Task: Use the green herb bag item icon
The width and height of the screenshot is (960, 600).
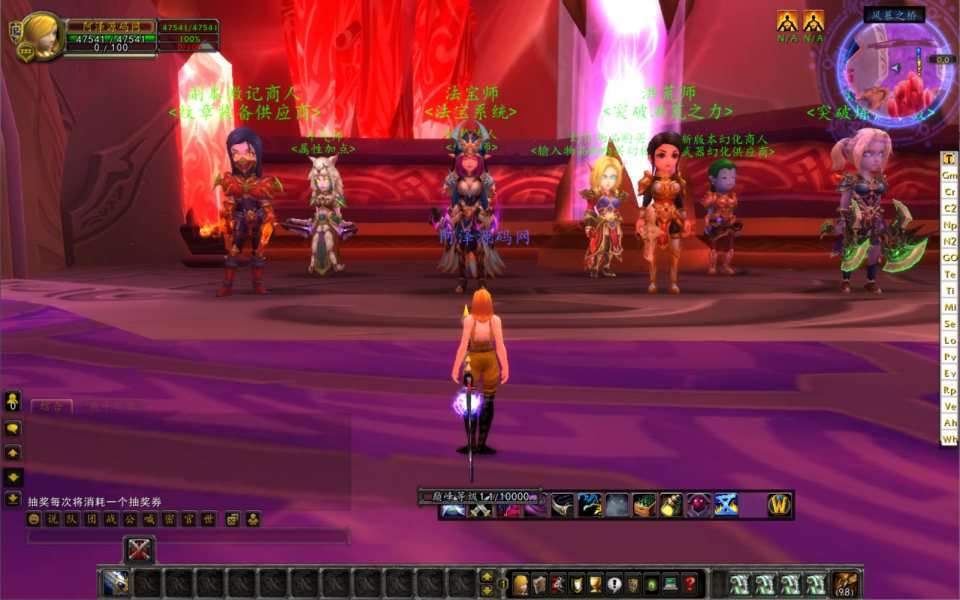Action: tap(644, 505)
